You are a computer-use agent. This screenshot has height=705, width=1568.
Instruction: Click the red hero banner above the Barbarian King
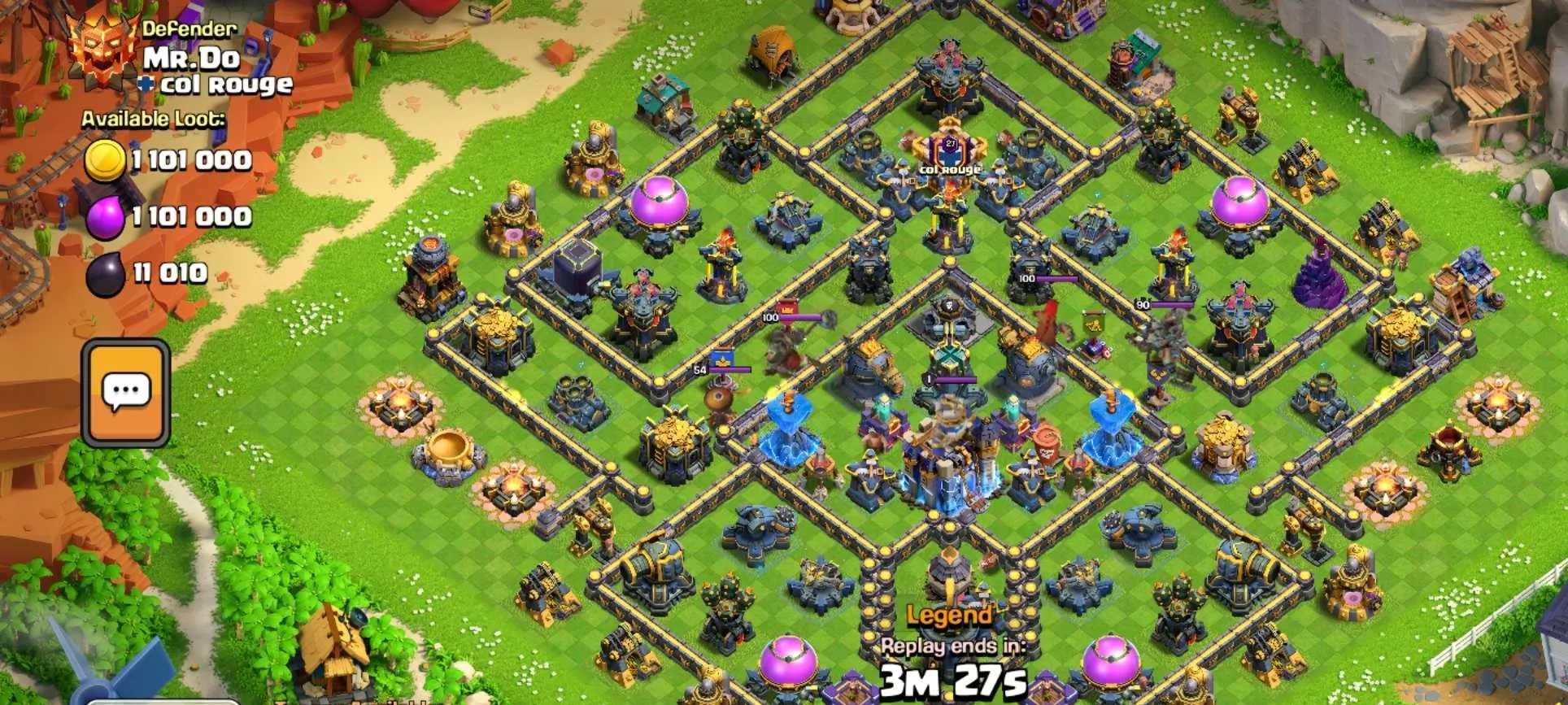click(x=787, y=307)
